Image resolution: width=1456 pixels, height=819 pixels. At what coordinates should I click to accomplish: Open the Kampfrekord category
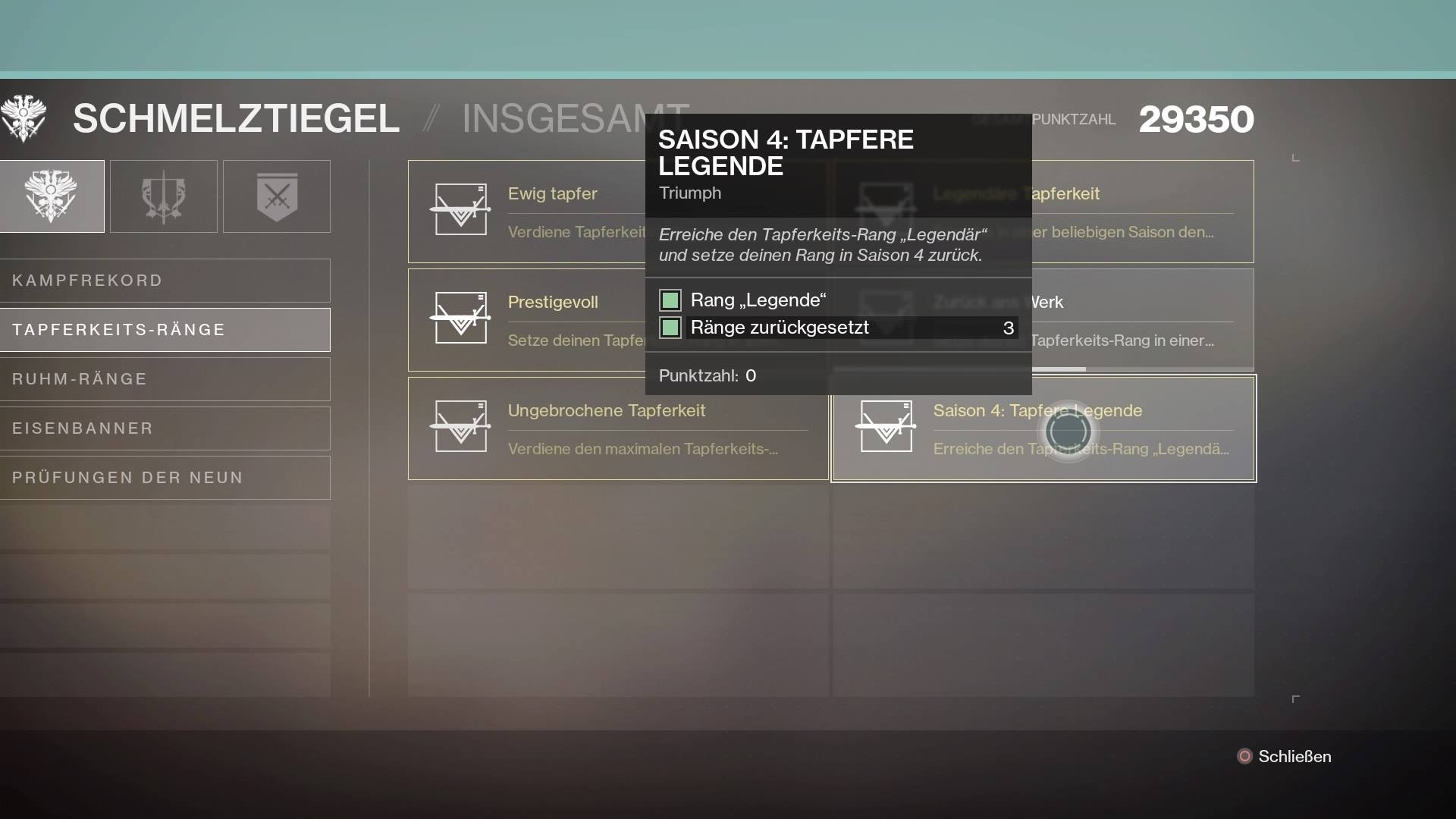point(165,281)
